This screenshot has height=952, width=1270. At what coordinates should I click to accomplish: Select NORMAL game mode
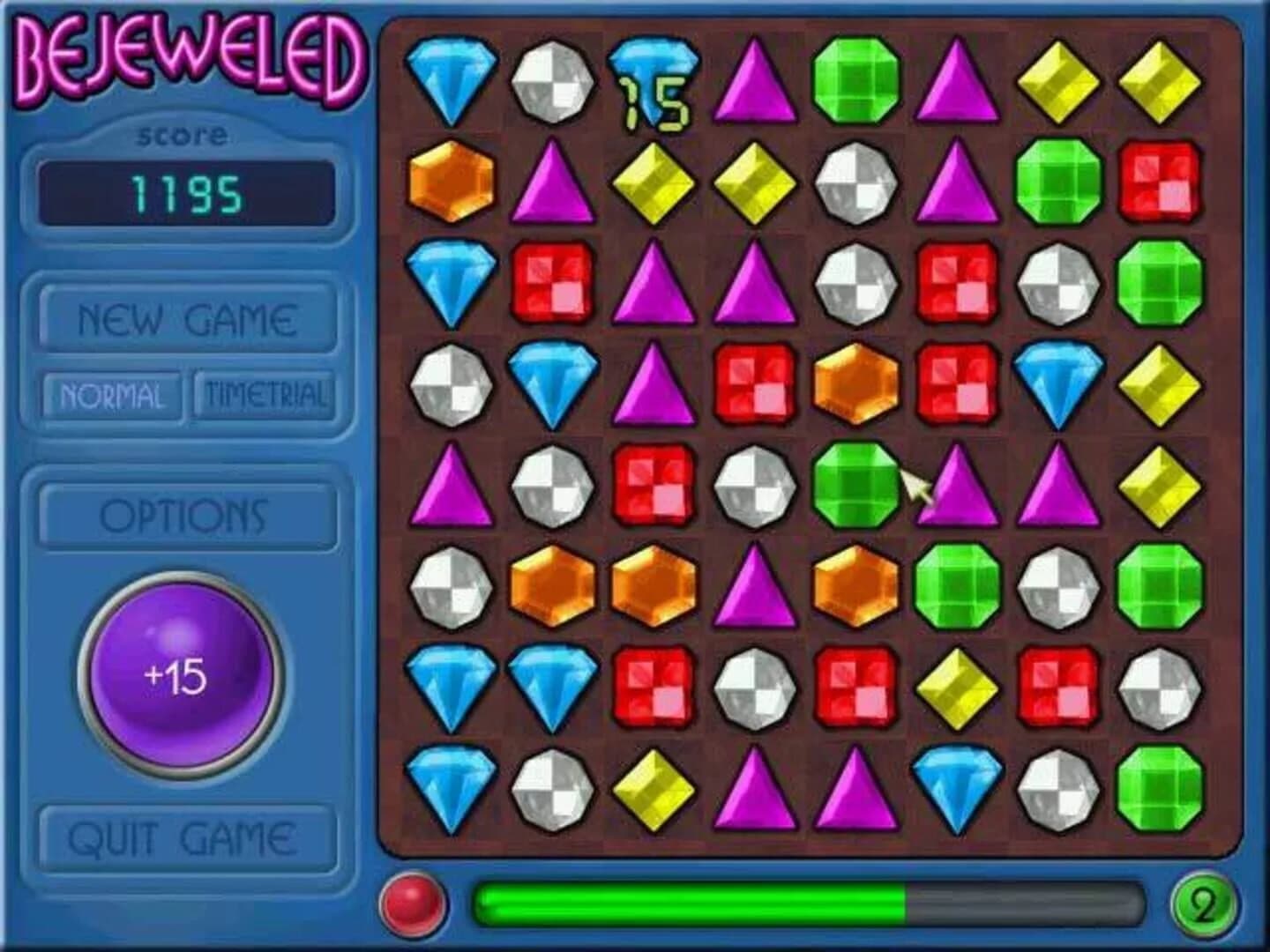point(112,394)
